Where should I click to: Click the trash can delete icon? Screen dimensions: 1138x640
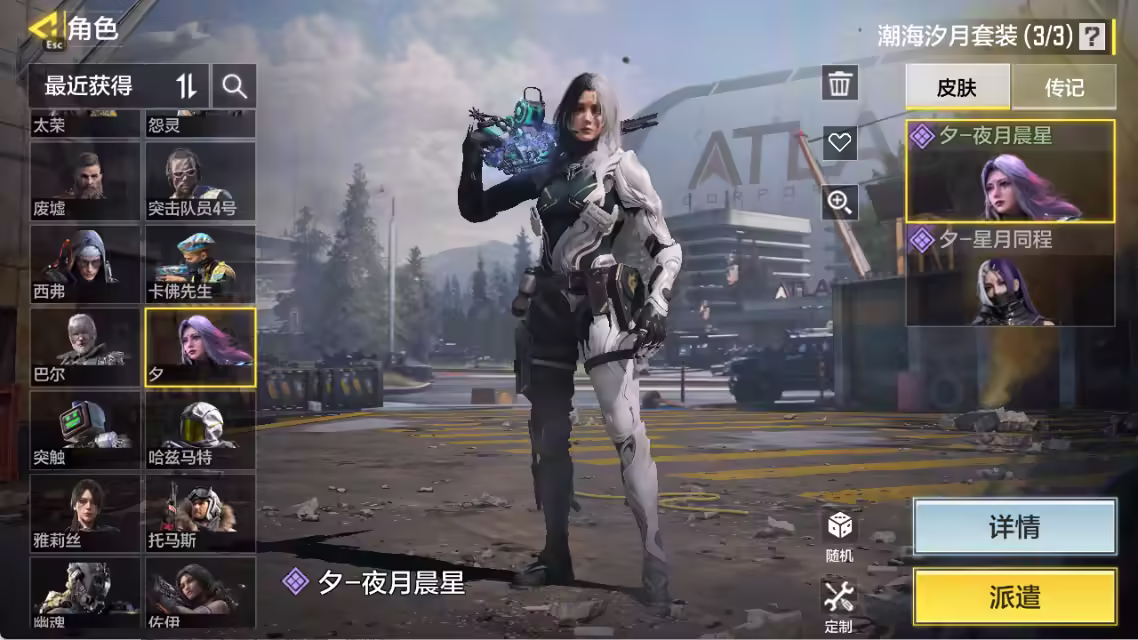coord(840,83)
